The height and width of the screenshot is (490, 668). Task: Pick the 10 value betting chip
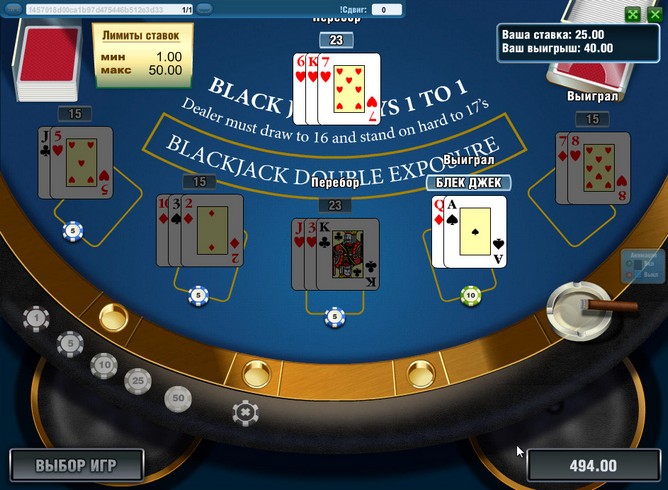[x=103, y=365]
